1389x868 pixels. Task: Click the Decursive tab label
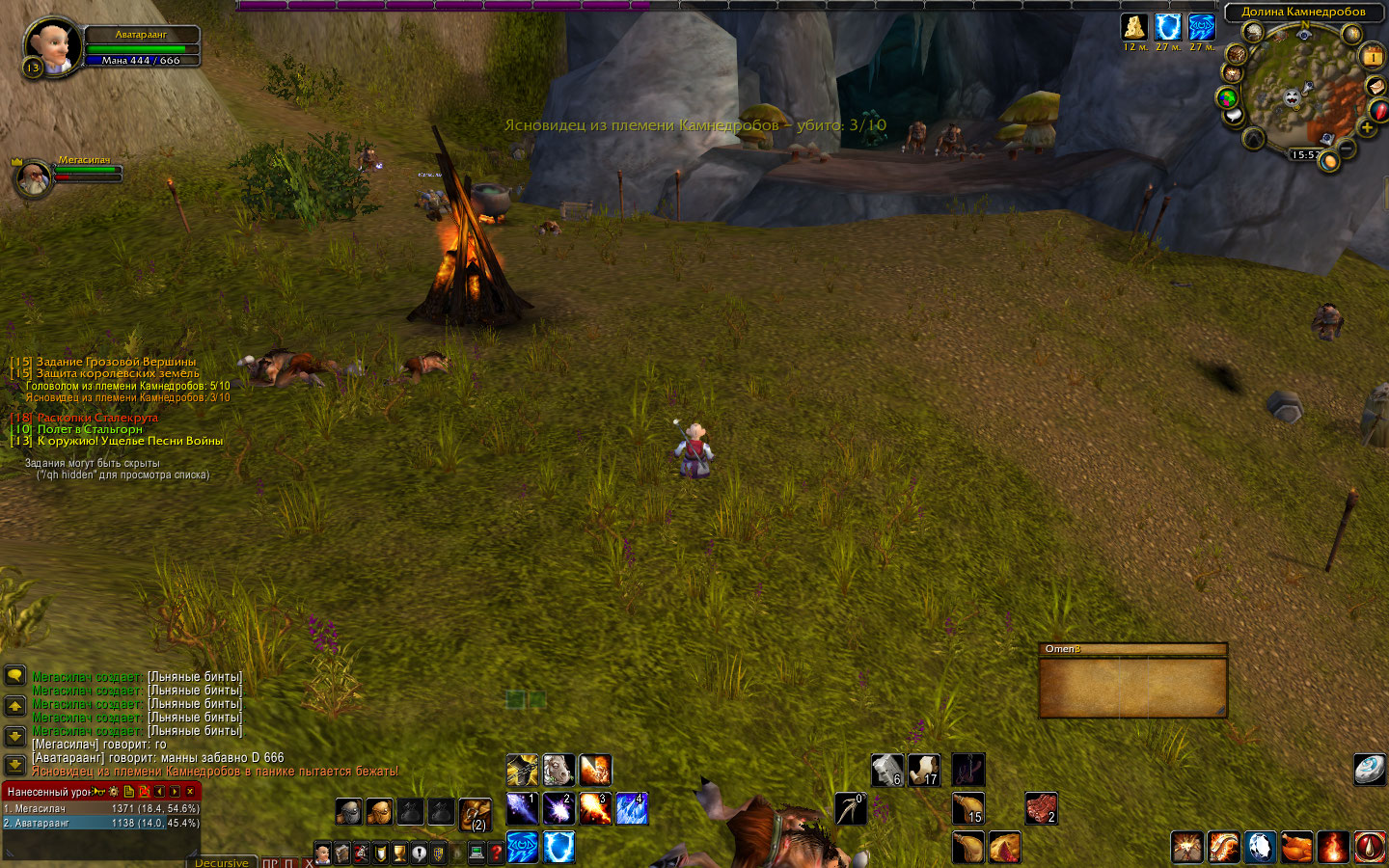pyautogui.click(x=221, y=862)
